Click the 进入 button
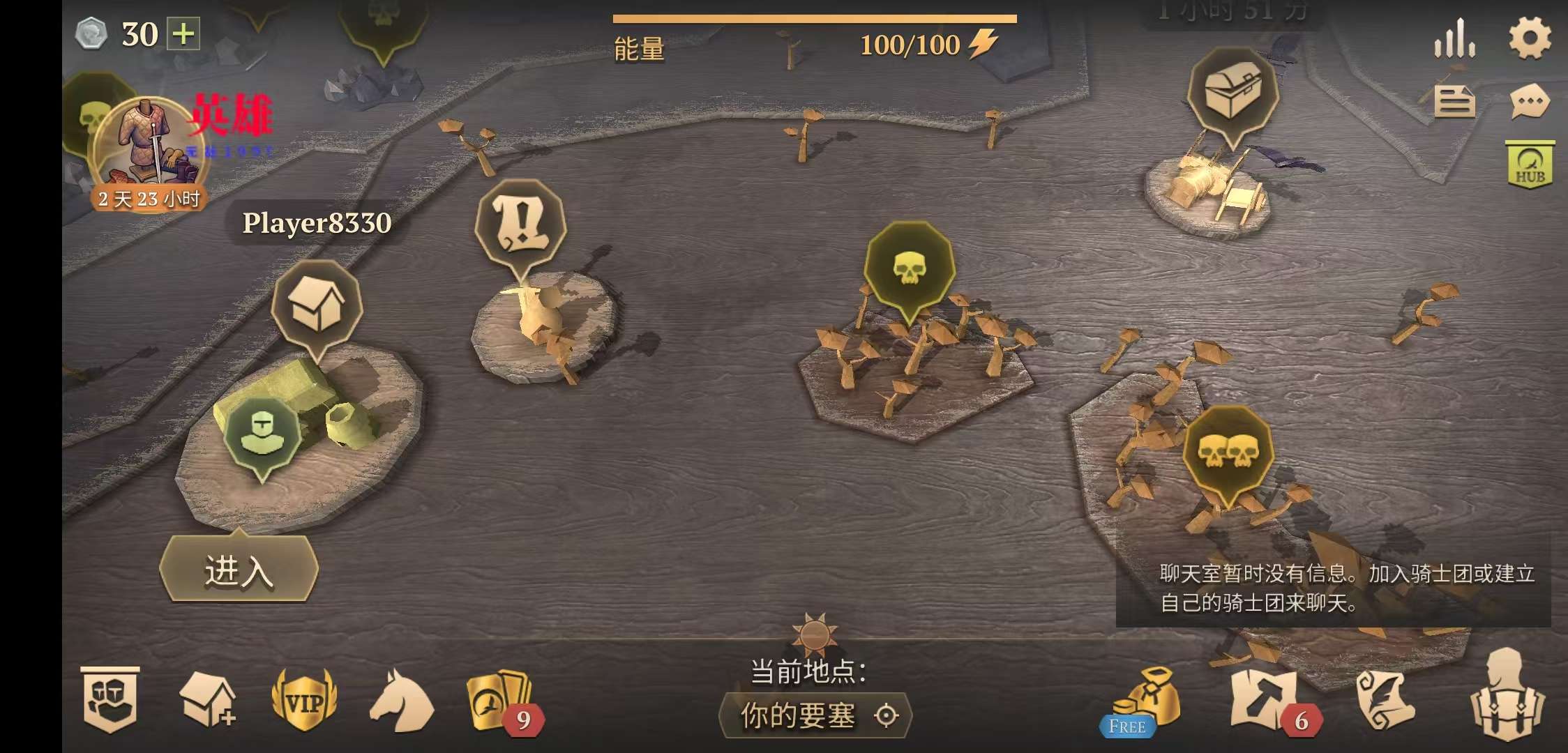This screenshot has height=753, width=1568. [239, 570]
